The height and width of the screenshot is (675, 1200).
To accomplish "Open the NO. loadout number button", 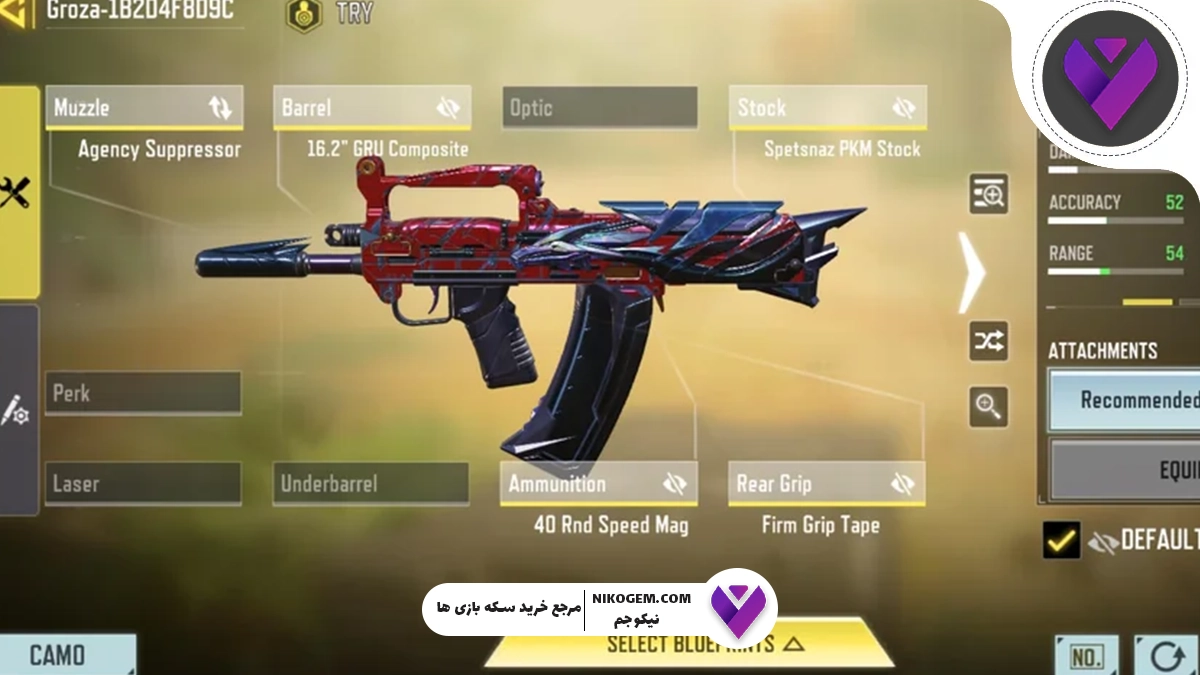I will (x=1086, y=656).
